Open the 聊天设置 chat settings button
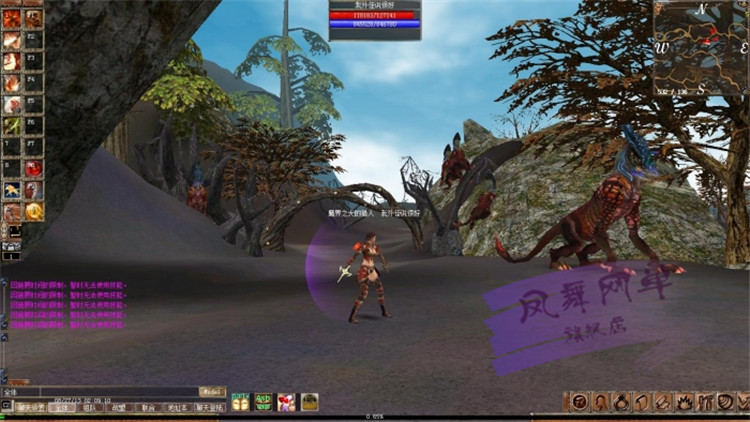750x422 pixels. [30, 407]
